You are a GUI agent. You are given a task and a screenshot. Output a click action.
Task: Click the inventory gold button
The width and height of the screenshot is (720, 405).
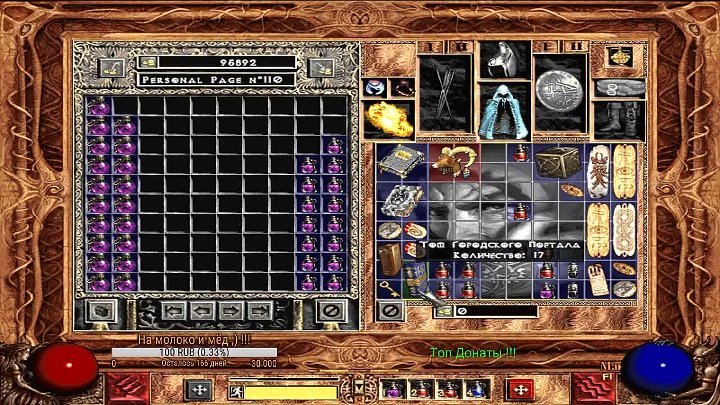pos(441,311)
